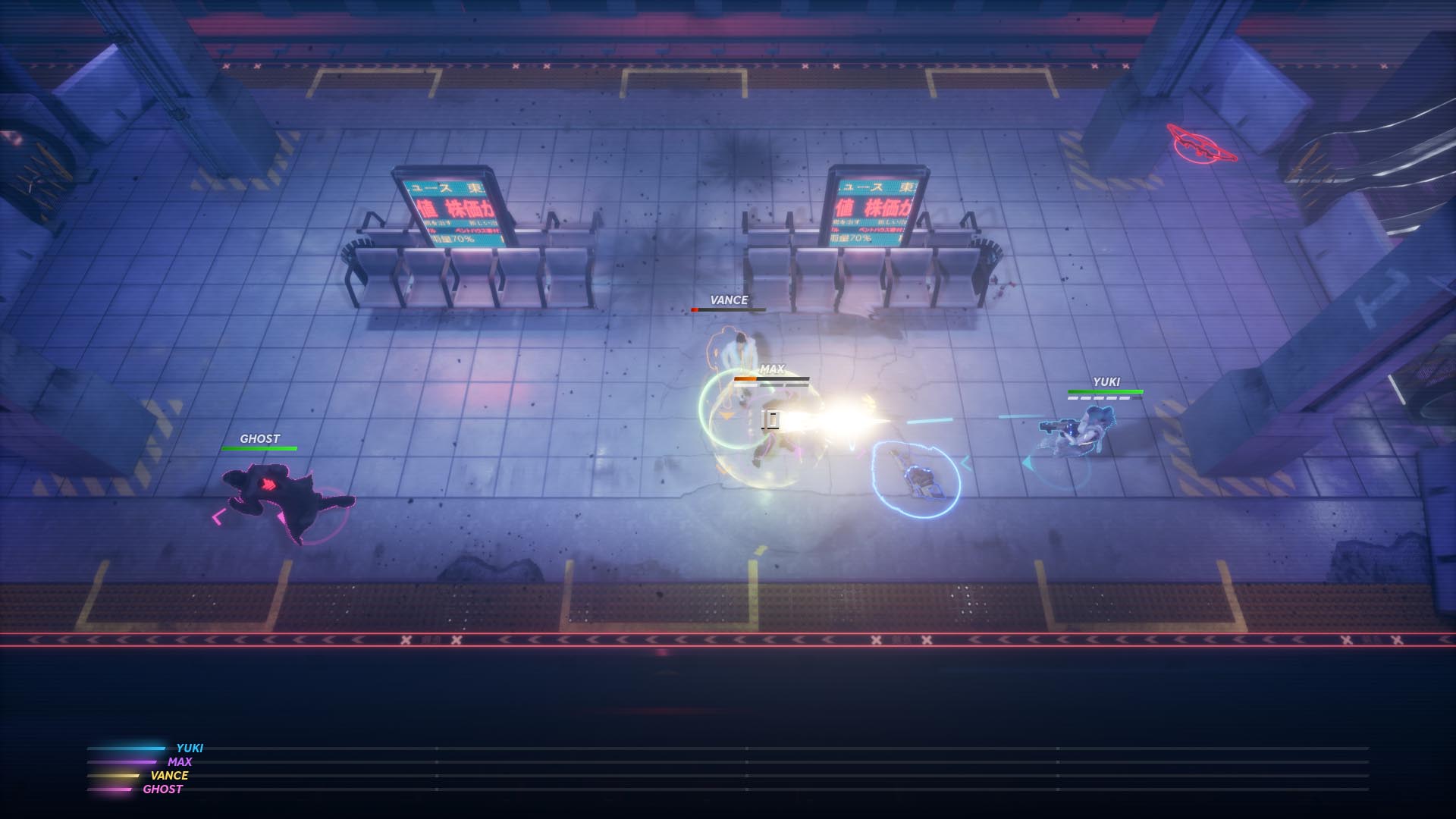Expand YUKI's row in the bottom scoreboard
The height and width of the screenshot is (819, 1456).
191,747
